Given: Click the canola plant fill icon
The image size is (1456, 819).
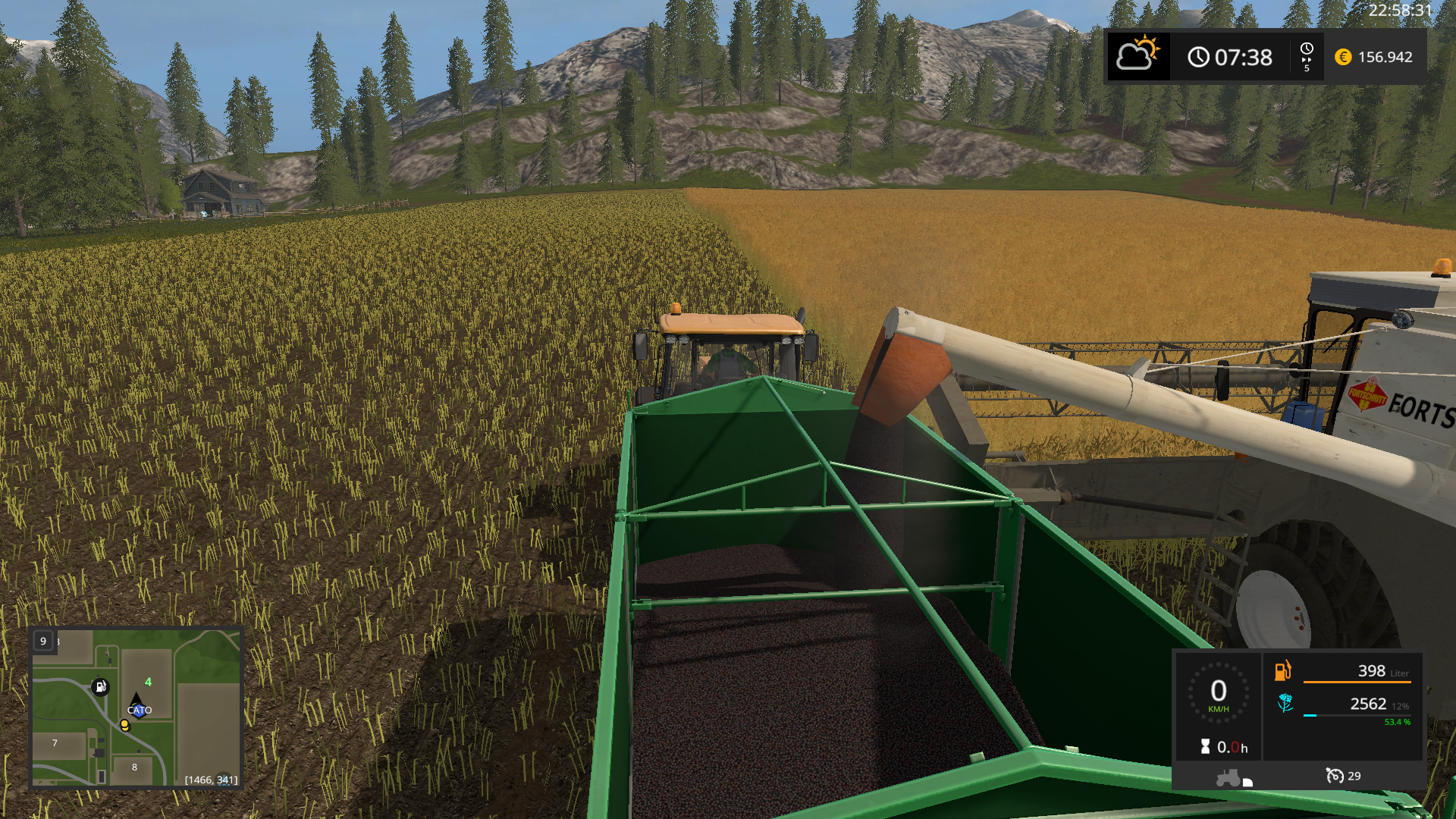Looking at the screenshot, I should (x=1285, y=703).
